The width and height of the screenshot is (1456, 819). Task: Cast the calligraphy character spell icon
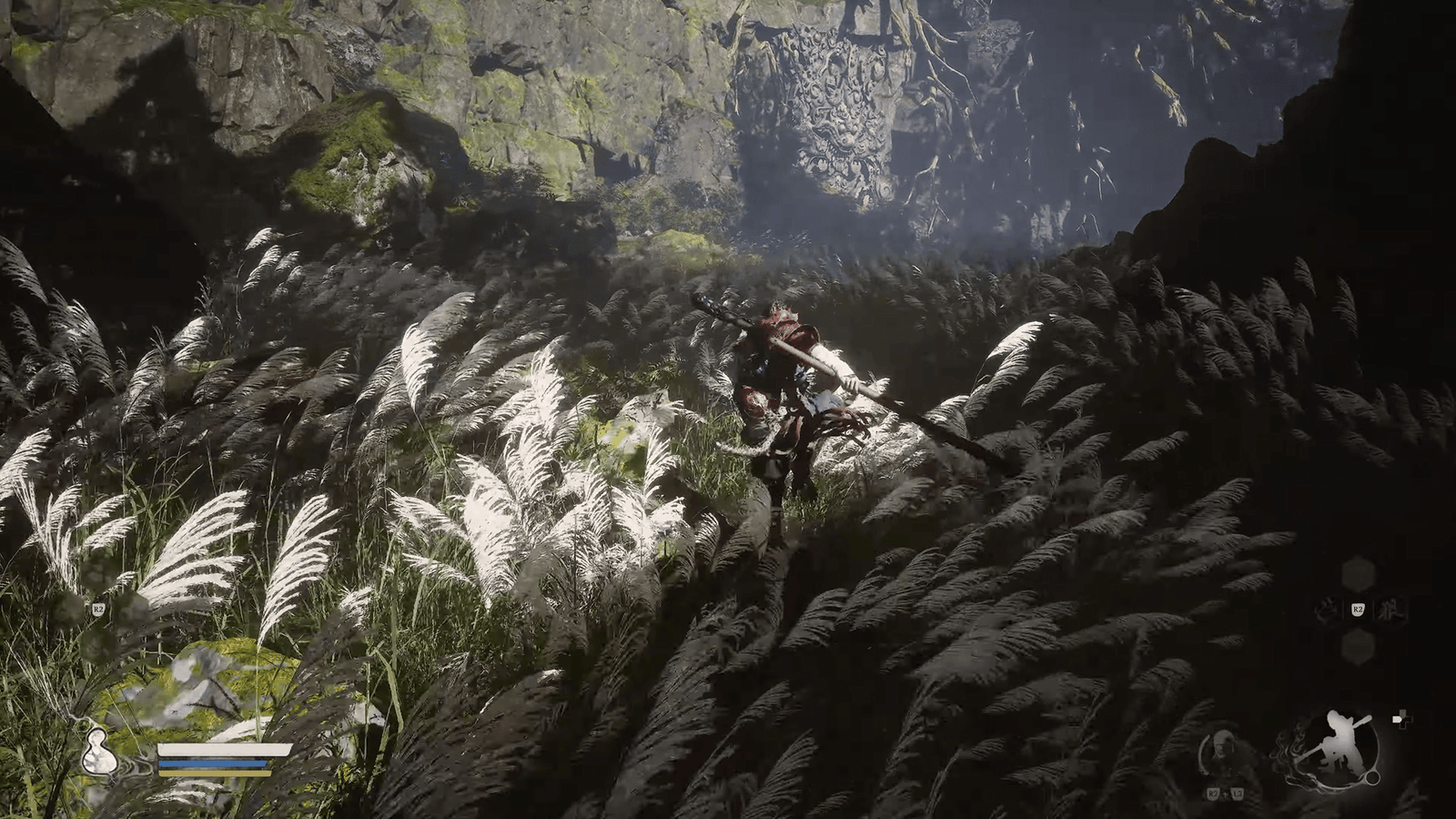1390,610
